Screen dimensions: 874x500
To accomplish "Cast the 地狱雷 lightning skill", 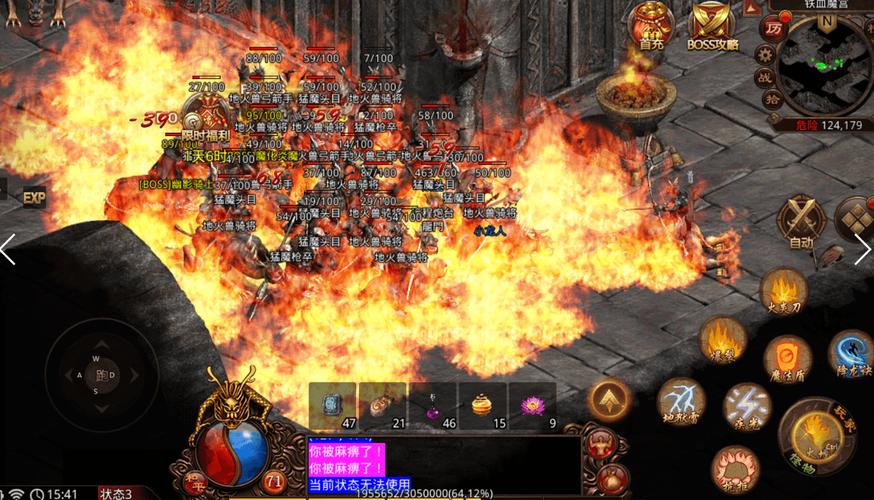I will [x=681, y=401].
